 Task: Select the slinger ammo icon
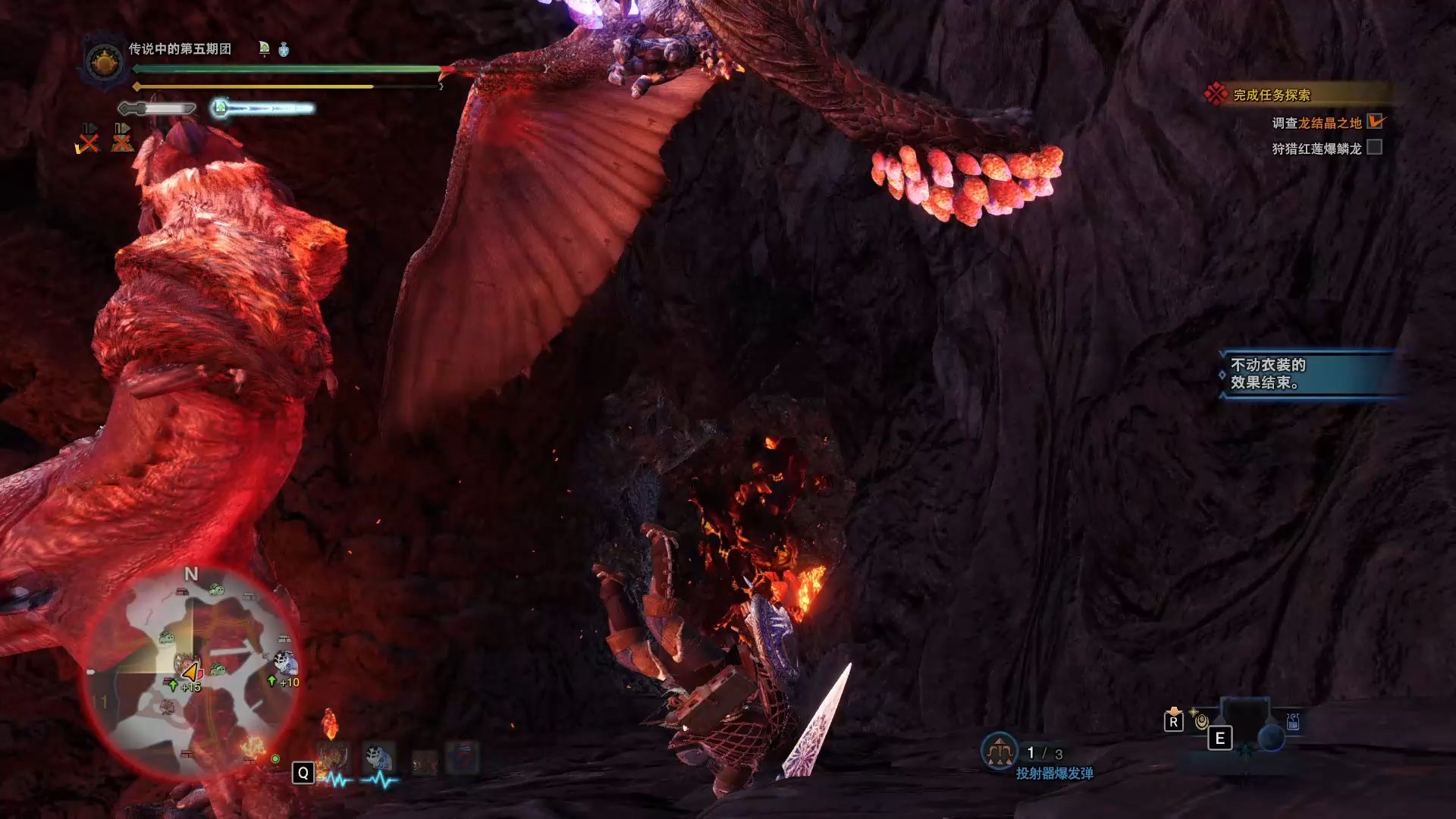[x=999, y=751]
